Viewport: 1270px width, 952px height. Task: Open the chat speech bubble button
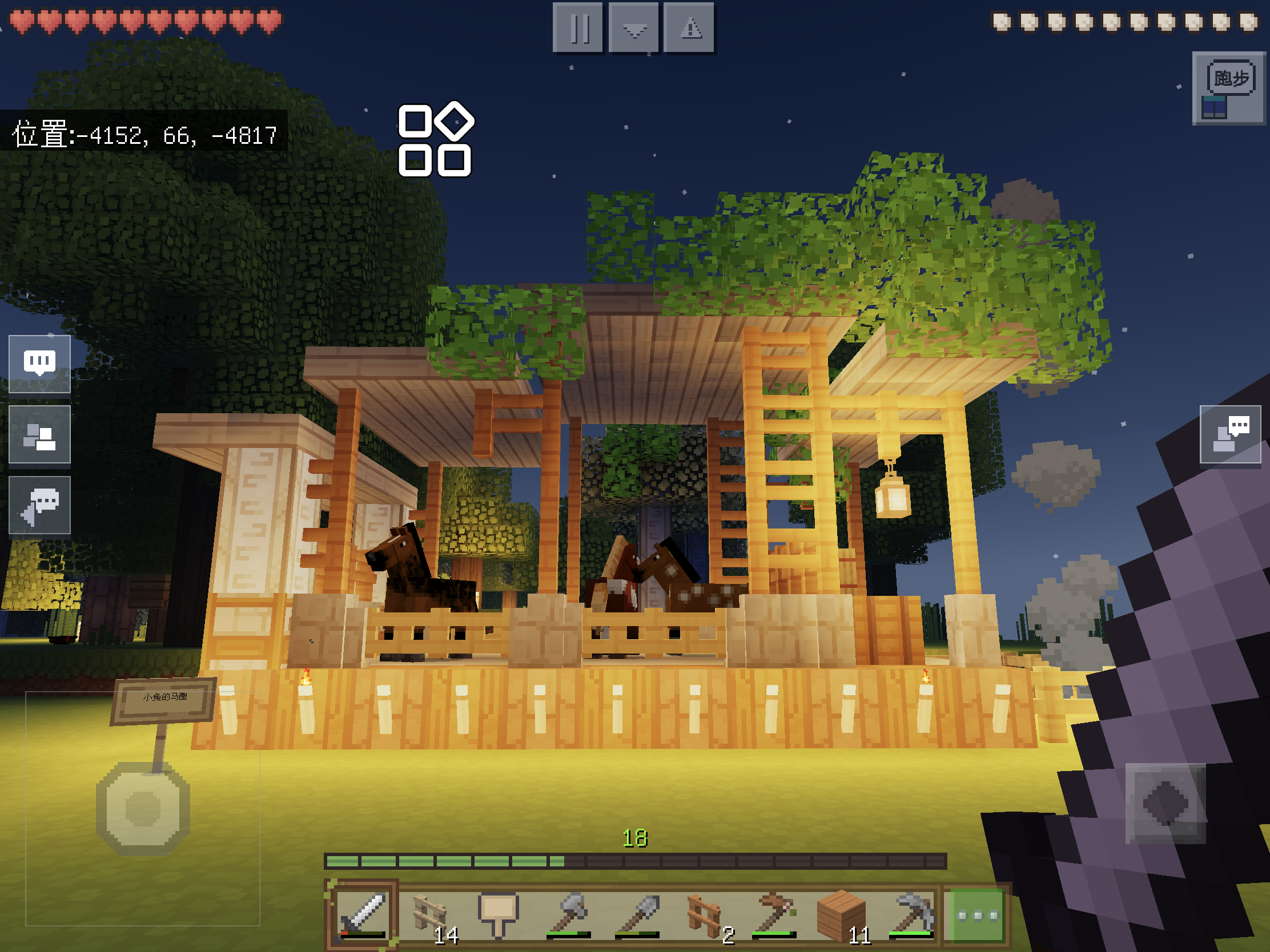point(39,364)
